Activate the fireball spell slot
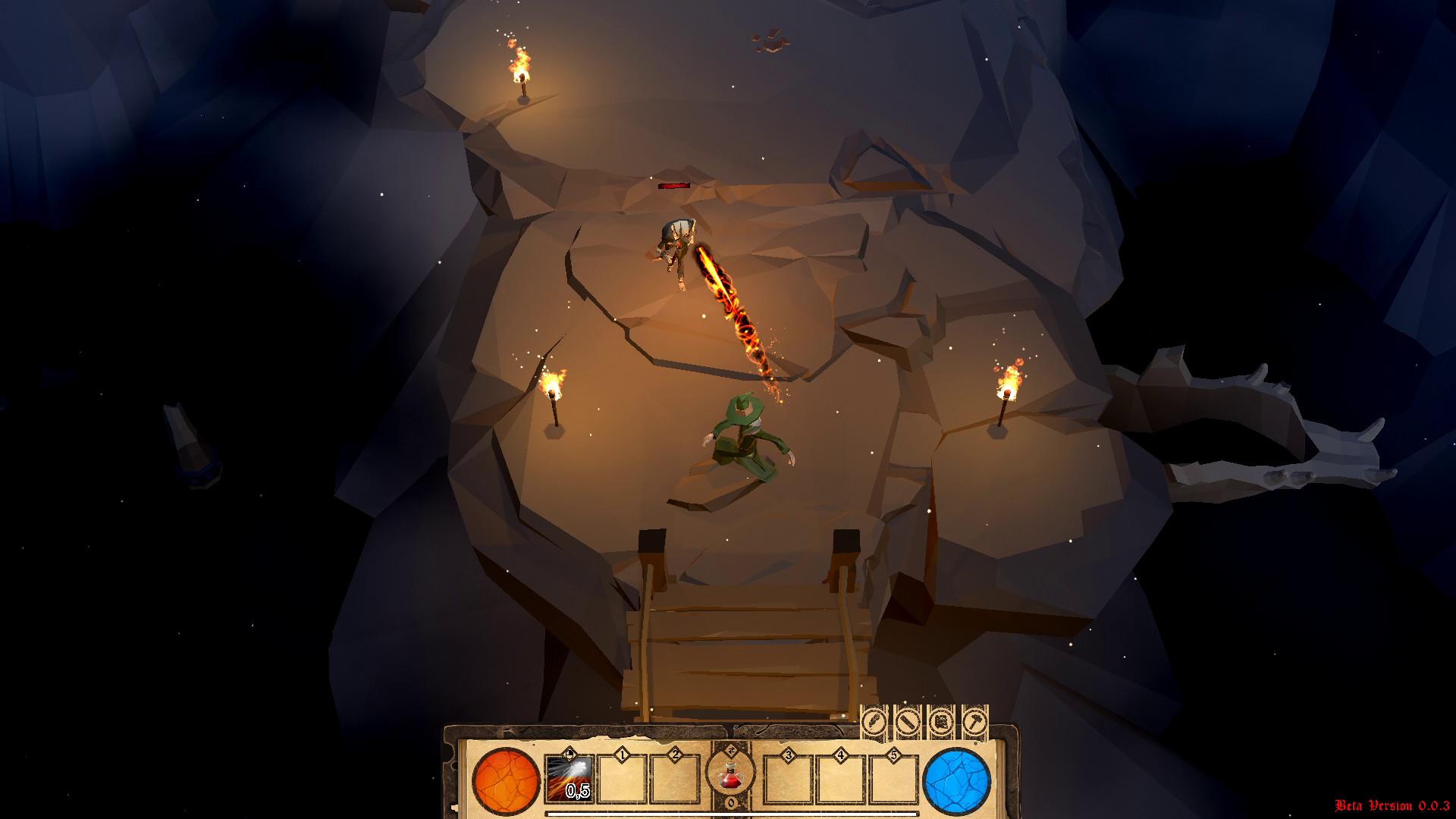This screenshot has width=1456, height=819. [570, 779]
